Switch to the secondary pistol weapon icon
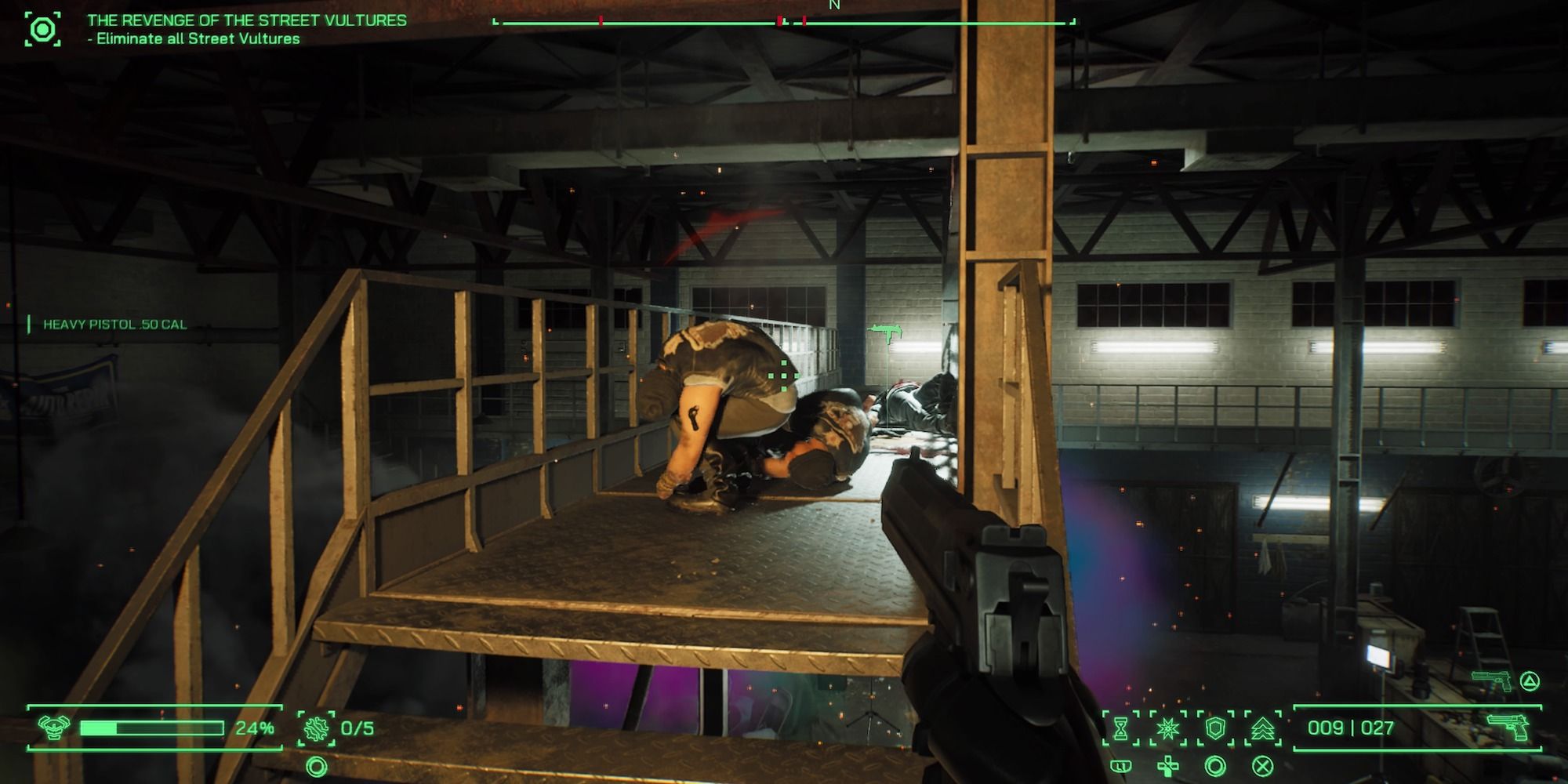This screenshot has width=1568, height=784. click(1490, 680)
